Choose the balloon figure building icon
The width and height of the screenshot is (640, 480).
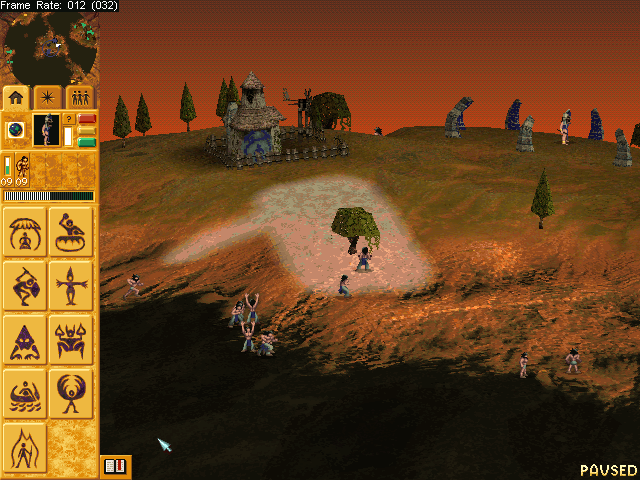click(x=71, y=393)
